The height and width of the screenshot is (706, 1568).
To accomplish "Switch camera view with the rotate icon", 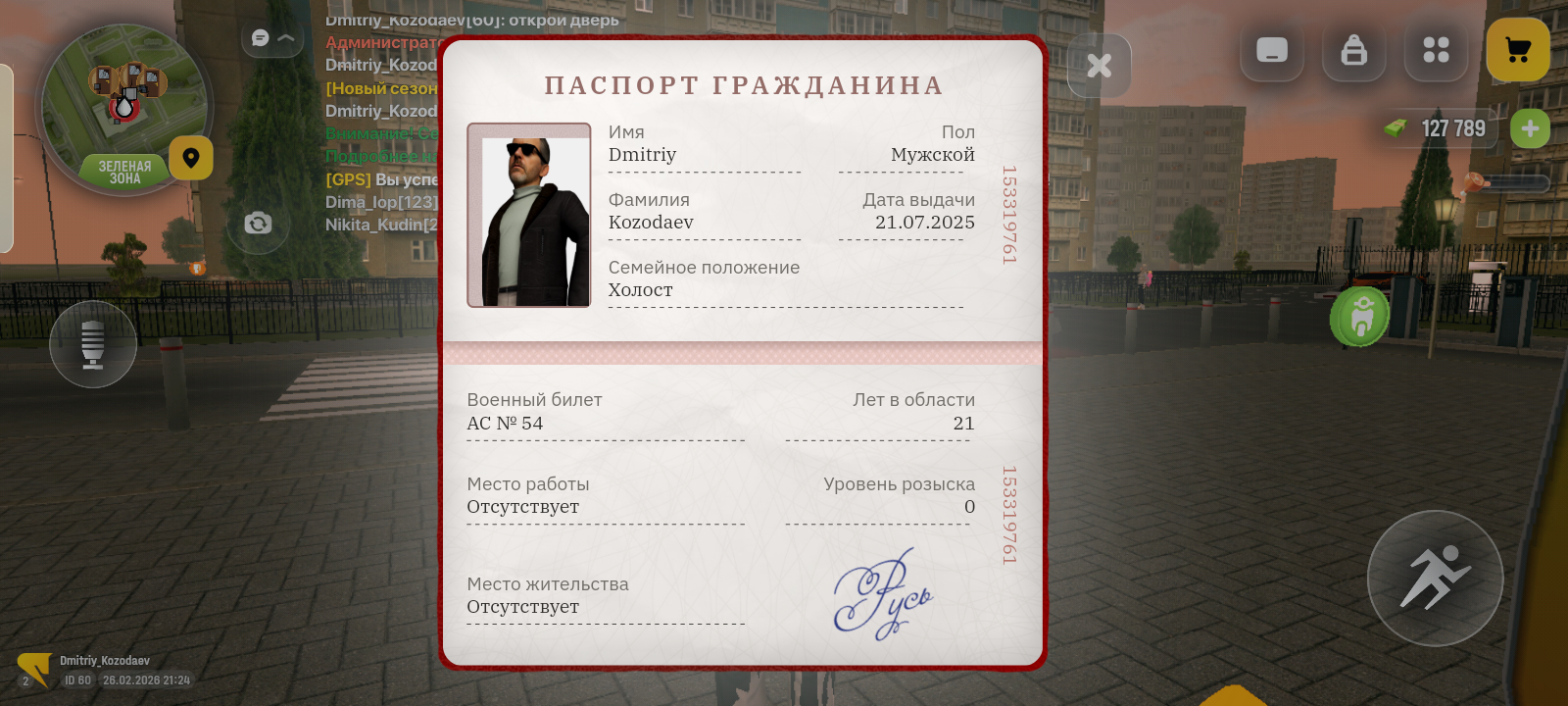I will pyautogui.click(x=258, y=224).
